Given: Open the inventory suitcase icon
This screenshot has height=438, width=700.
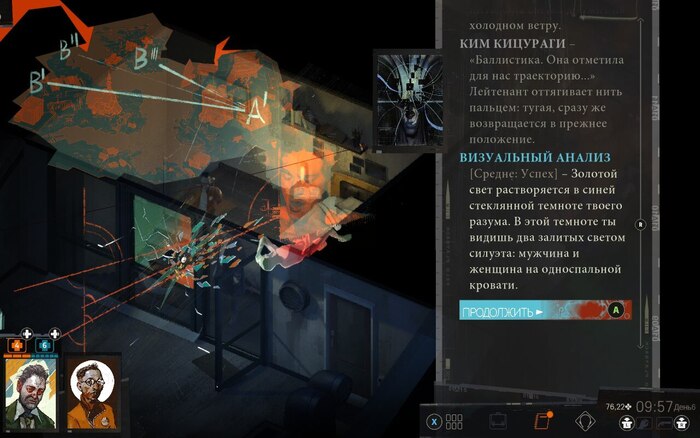Looking at the screenshot, I should pos(497,421).
